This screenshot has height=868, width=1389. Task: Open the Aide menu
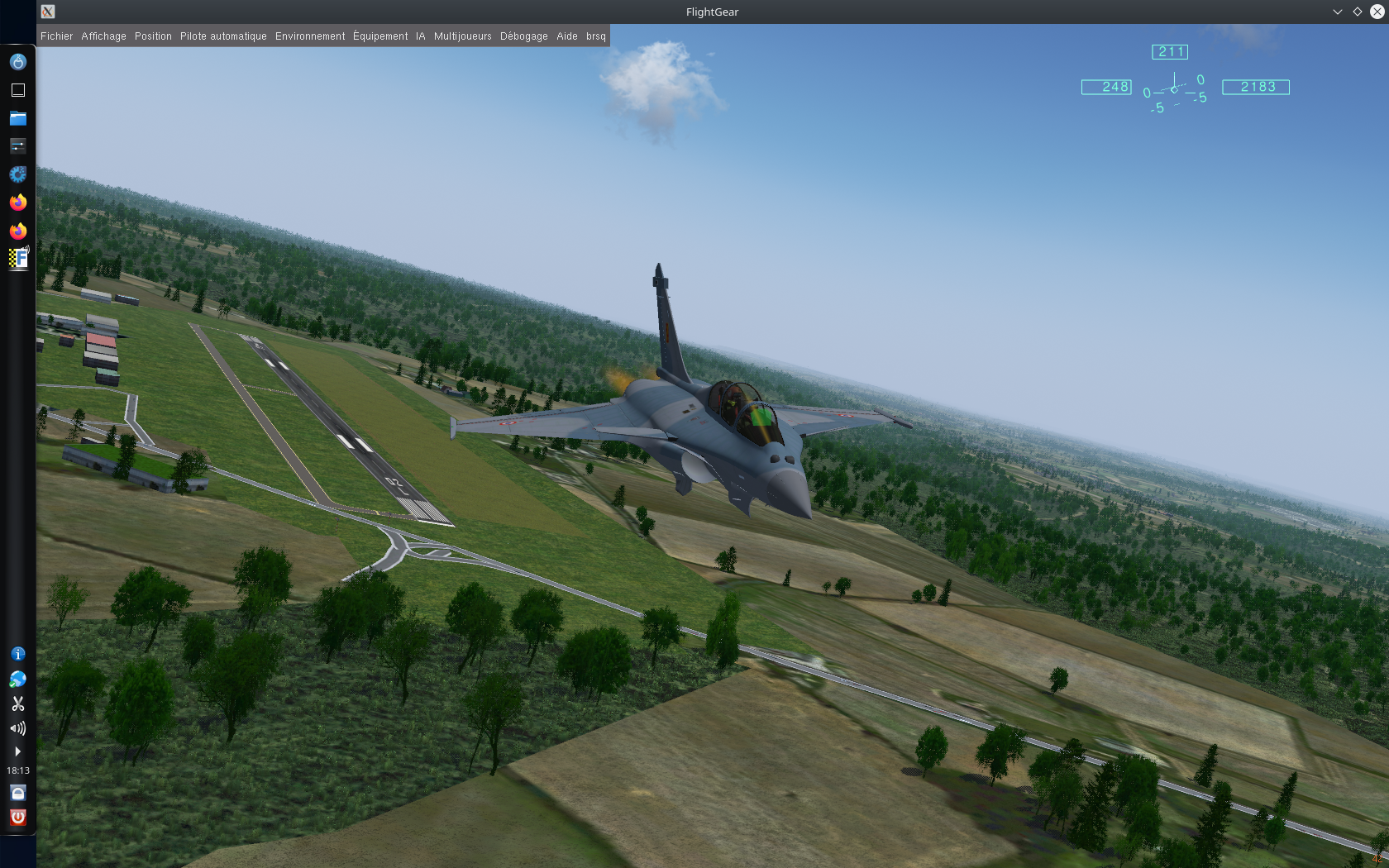click(567, 36)
